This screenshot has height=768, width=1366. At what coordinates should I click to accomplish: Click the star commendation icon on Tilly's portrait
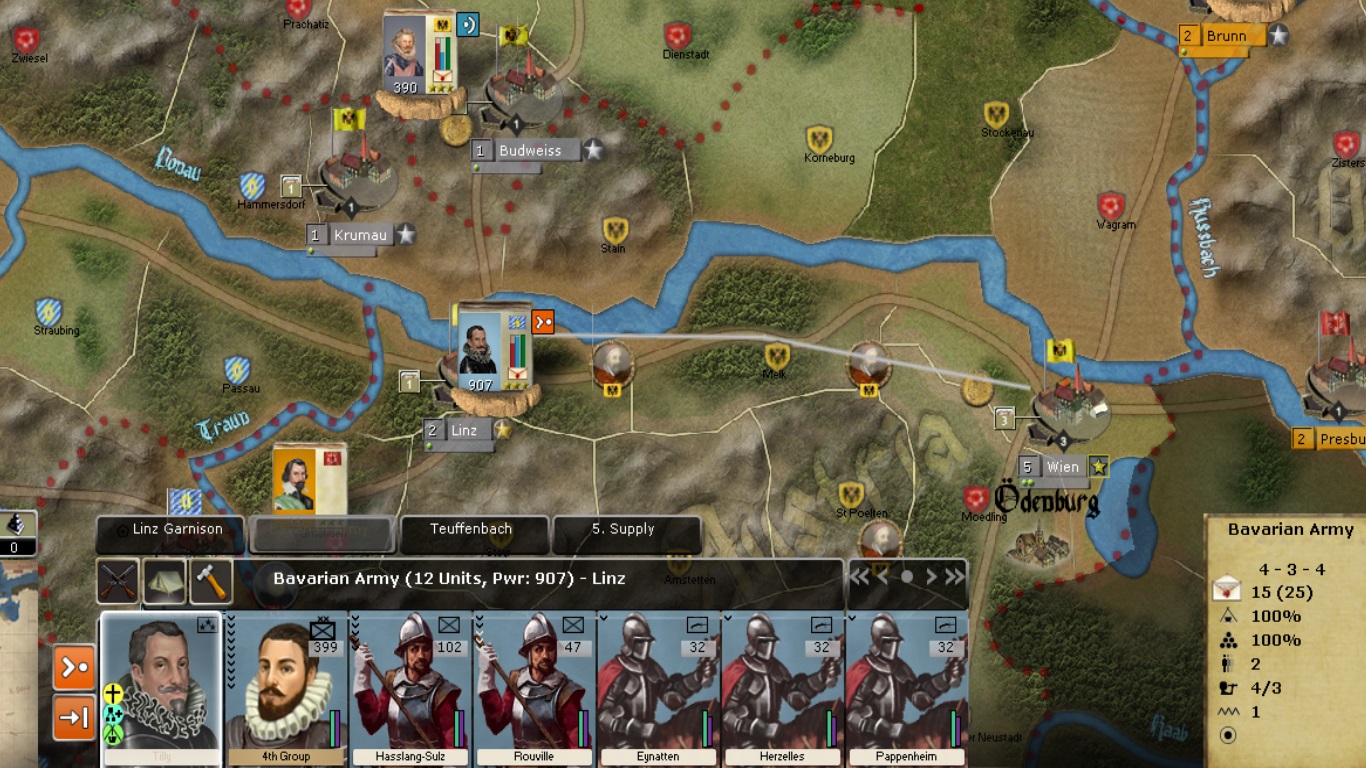point(206,624)
